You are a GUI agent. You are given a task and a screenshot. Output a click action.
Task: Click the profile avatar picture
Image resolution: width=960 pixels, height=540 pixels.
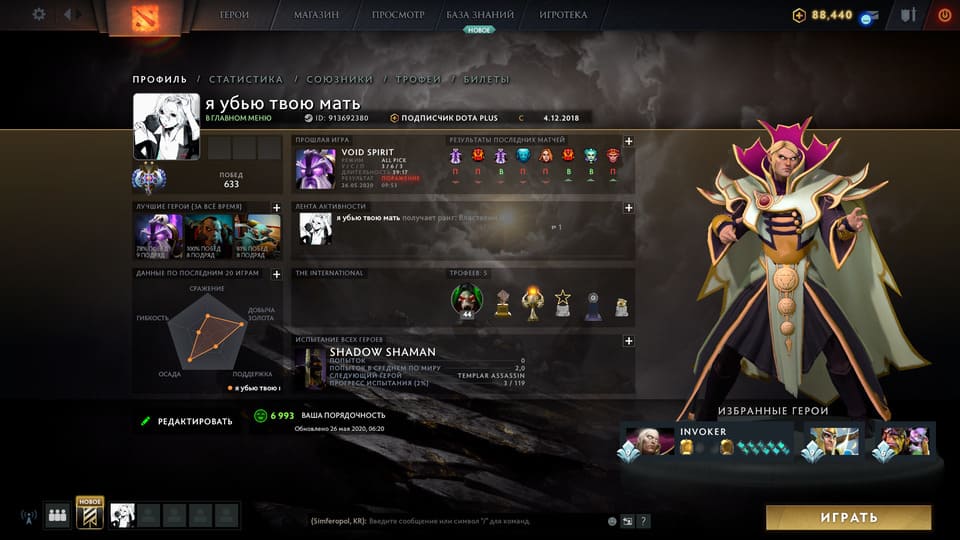pyautogui.click(x=167, y=127)
